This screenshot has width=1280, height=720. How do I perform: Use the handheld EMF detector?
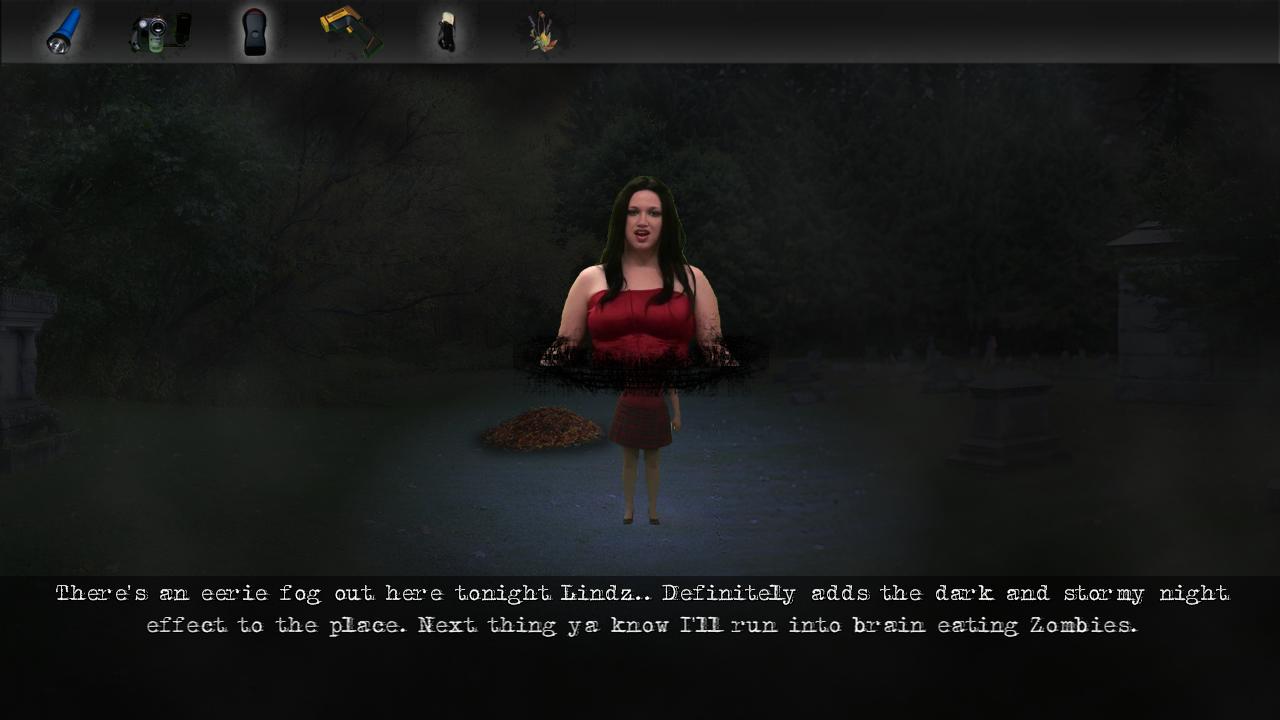255,30
